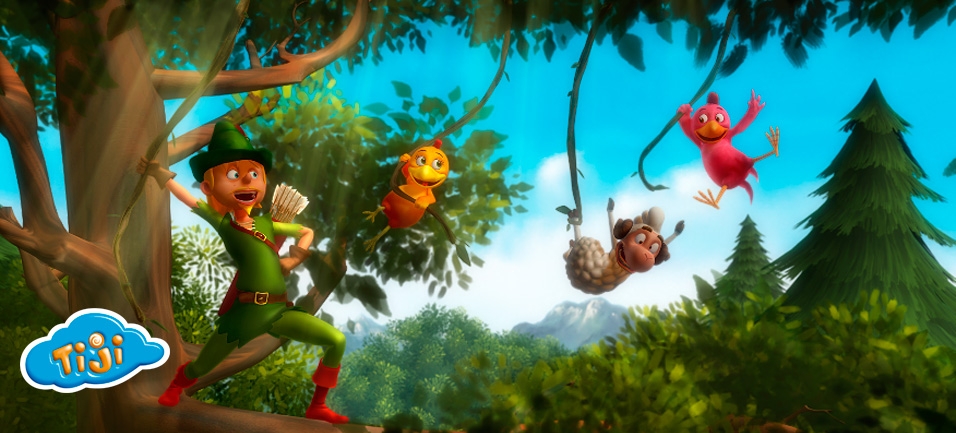956x433 pixels.
Task: Click the TiJi cloud logo
Action: tap(93, 350)
